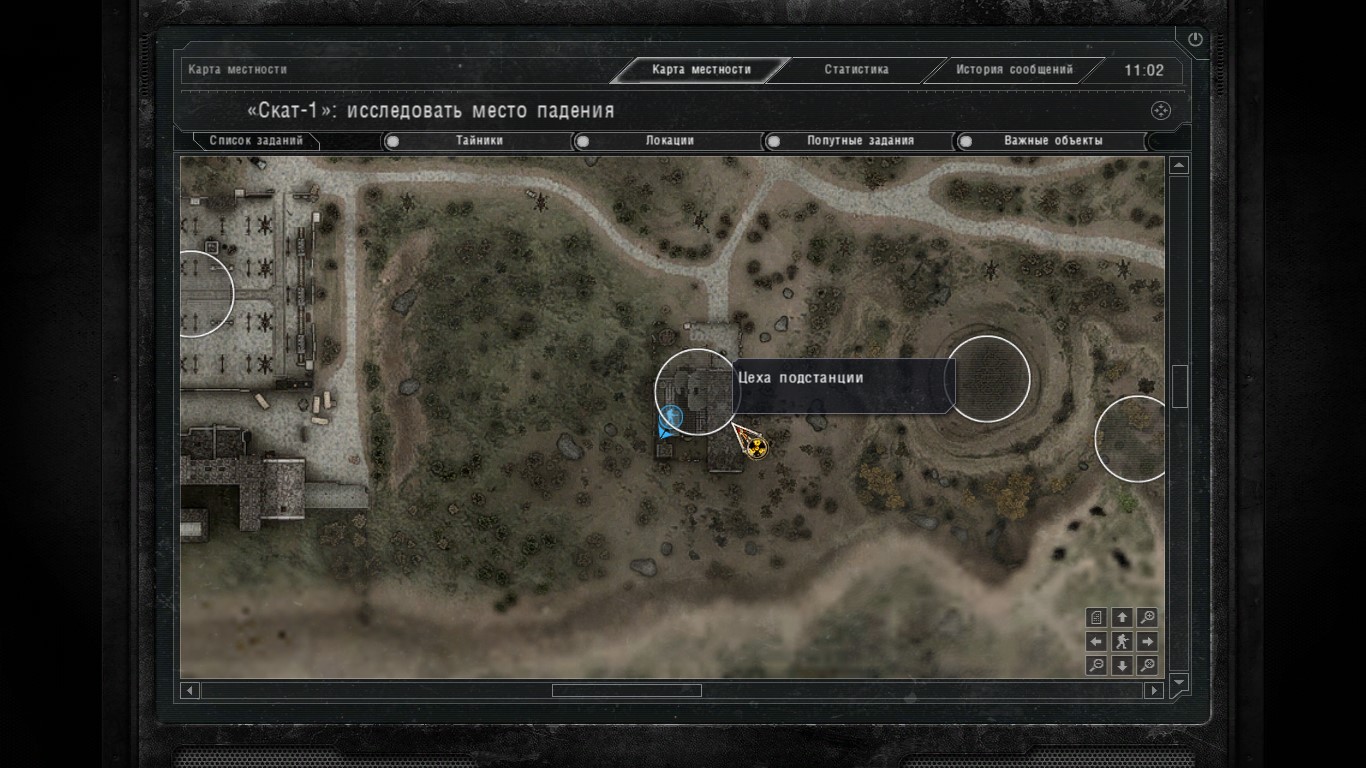Select the Карта местности tab
This screenshot has height=768, width=1366.
click(700, 70)
